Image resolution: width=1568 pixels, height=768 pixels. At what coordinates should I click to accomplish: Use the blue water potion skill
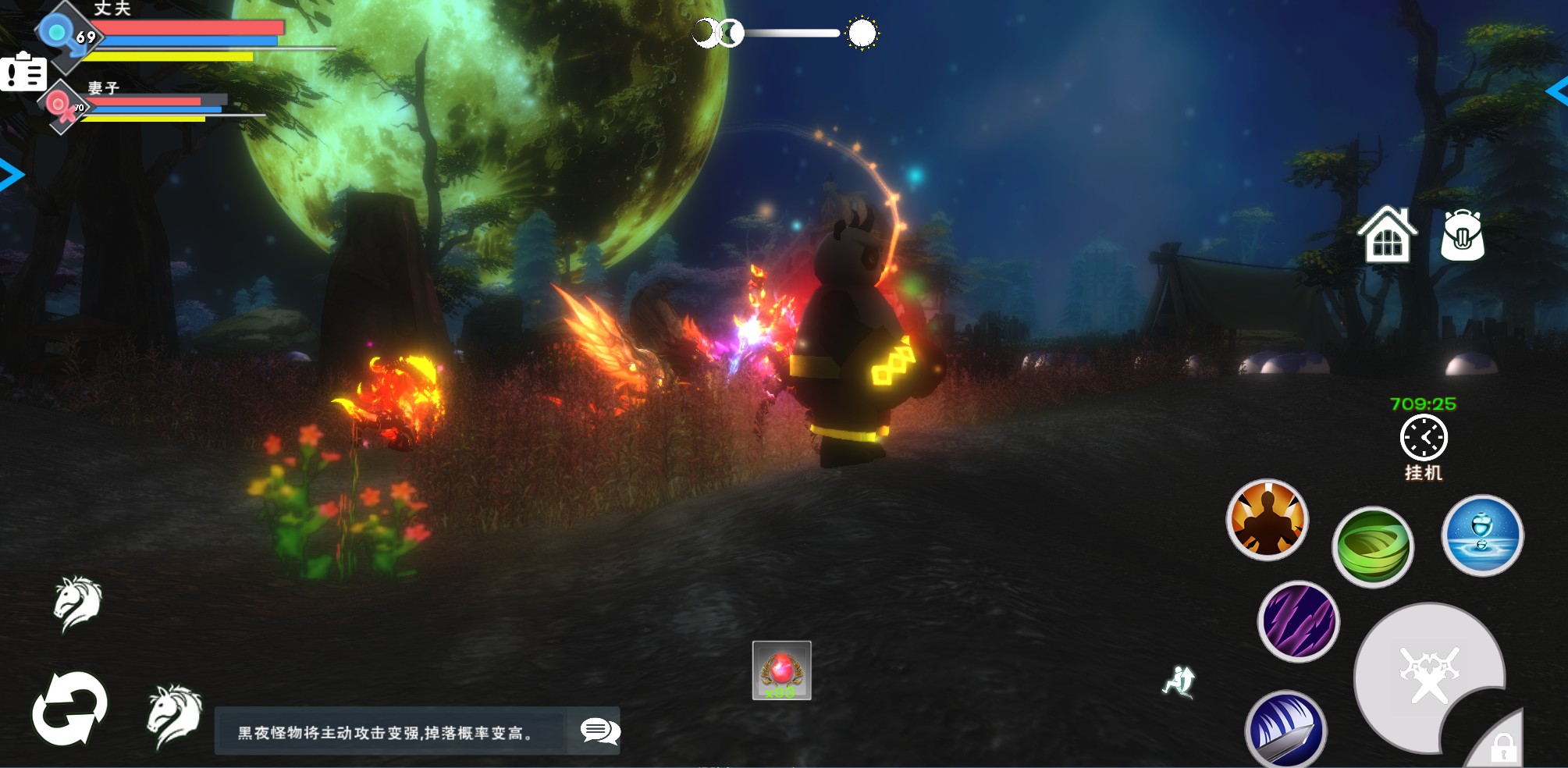point(1481,536)
